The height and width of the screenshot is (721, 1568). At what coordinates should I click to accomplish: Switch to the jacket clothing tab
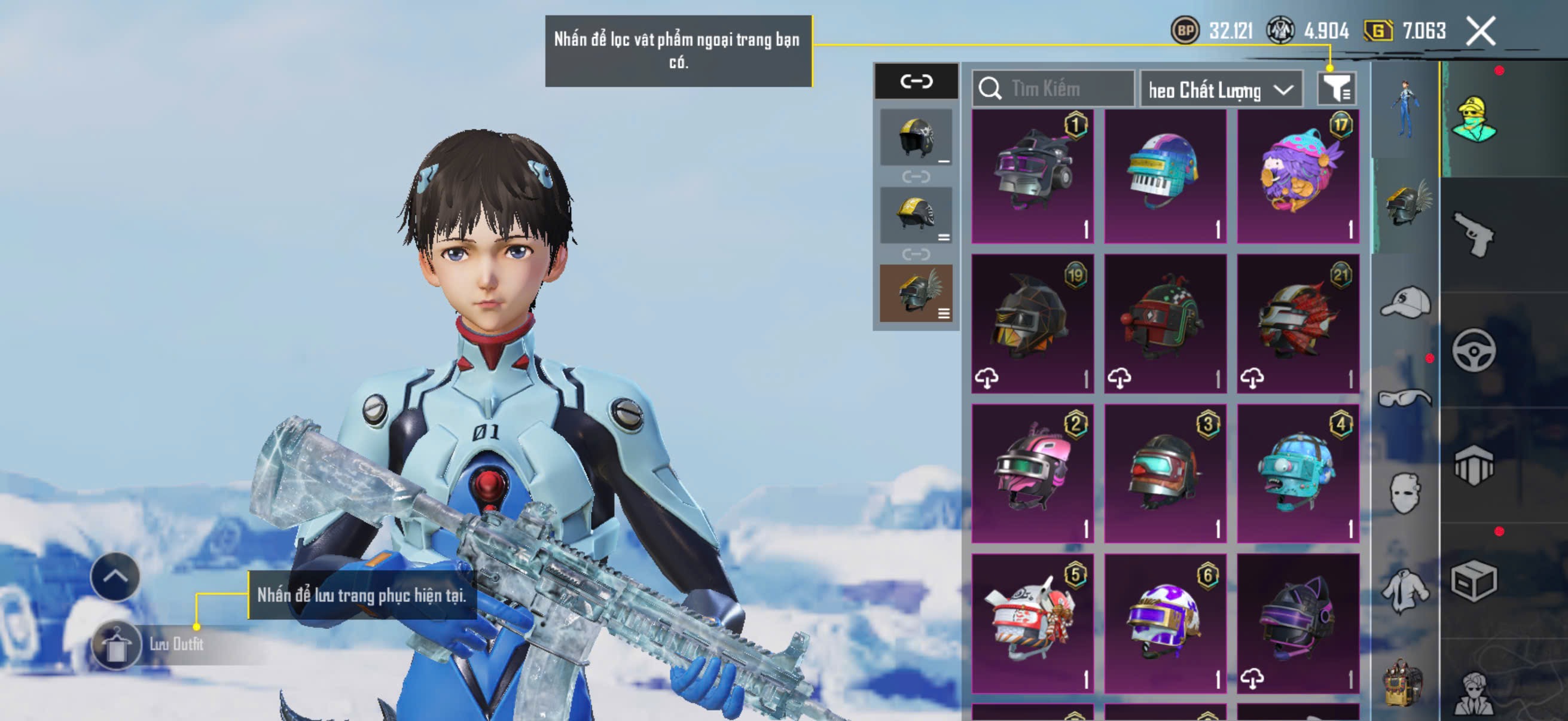[x=1405, y=589]
